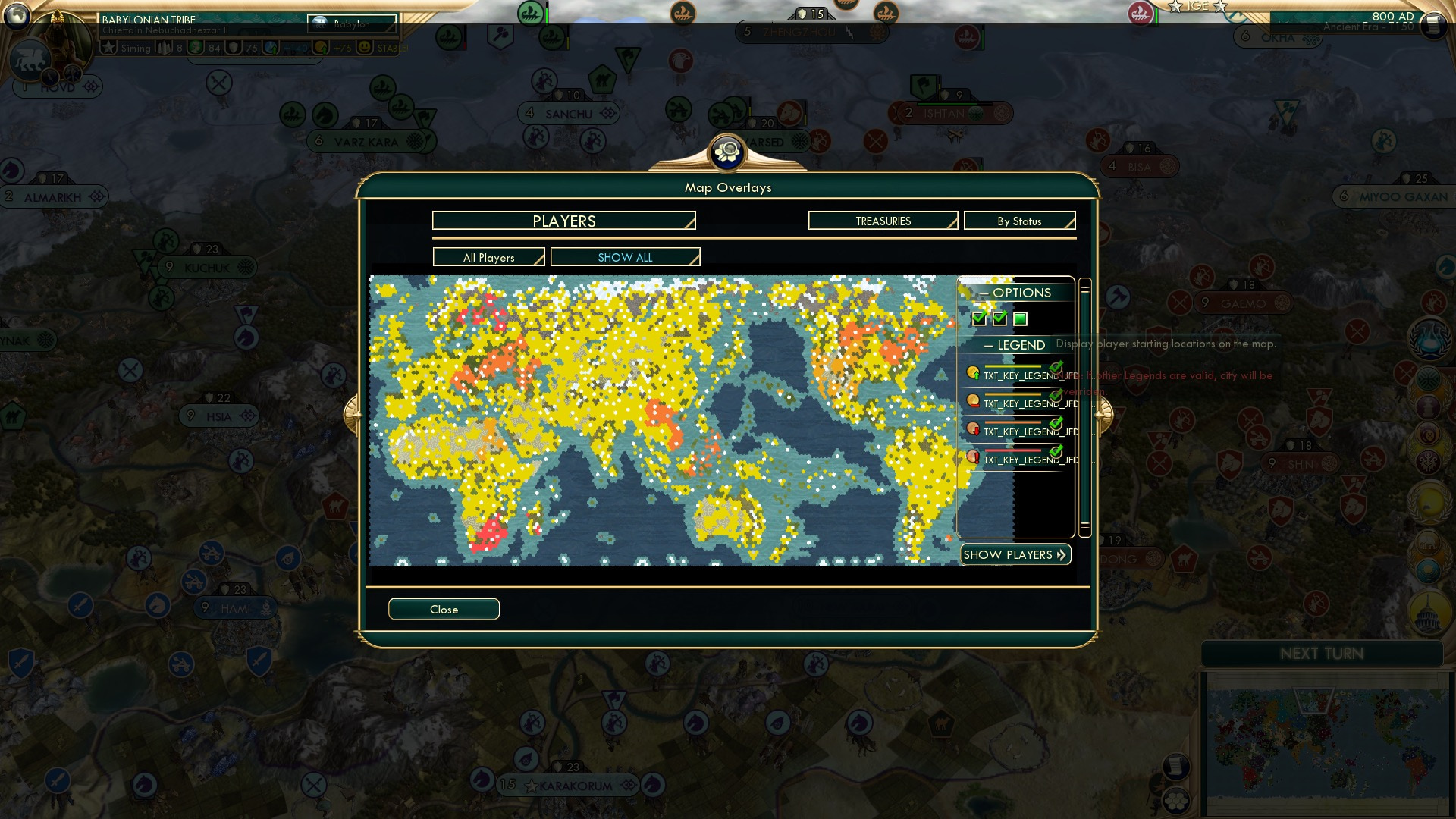
Task: Open the By Status dropdown
Action: (1019, 221)
